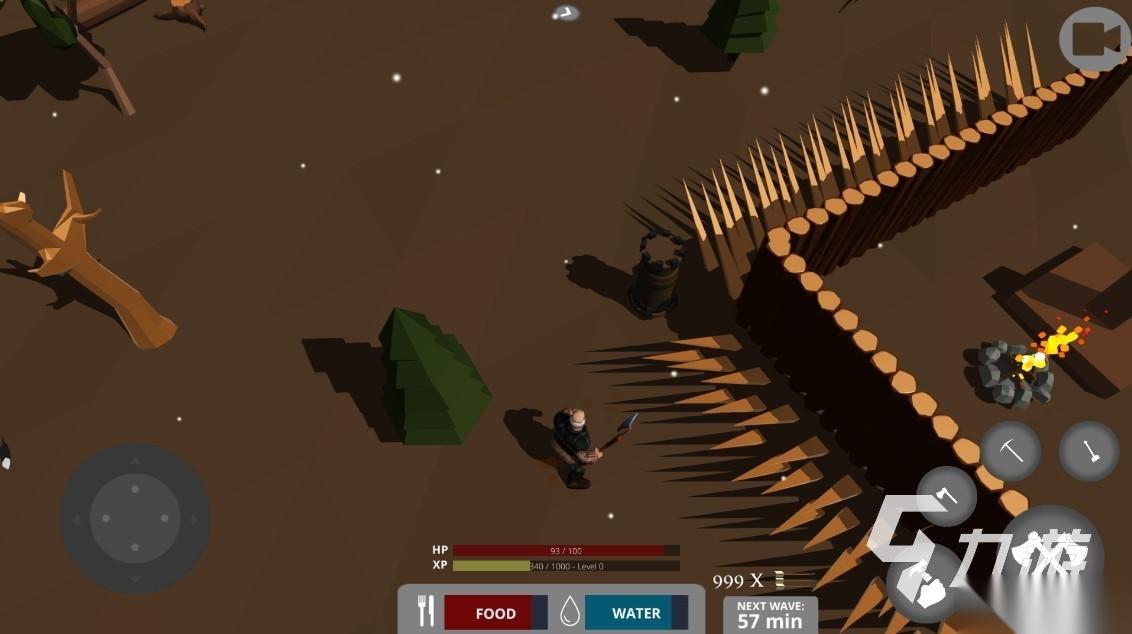Viewport: 1132px width, 634px height.
Task: Activate the large crossed-axes attack button
Action: pos(1051,553)
